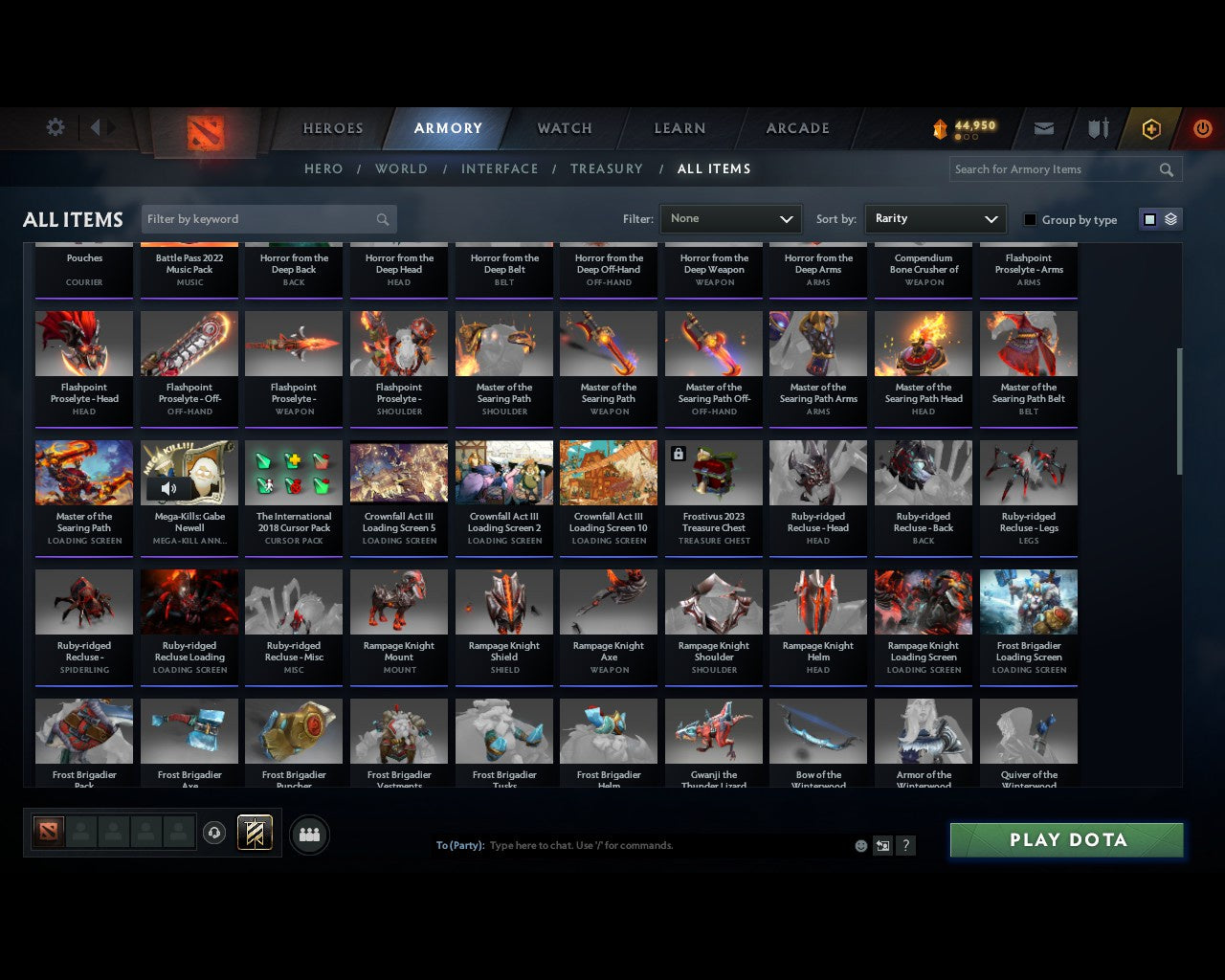Open the emoticon picker in the chat bar
Image resolution: width=1225 pixels, height=980 pixels.
(860, 845)
